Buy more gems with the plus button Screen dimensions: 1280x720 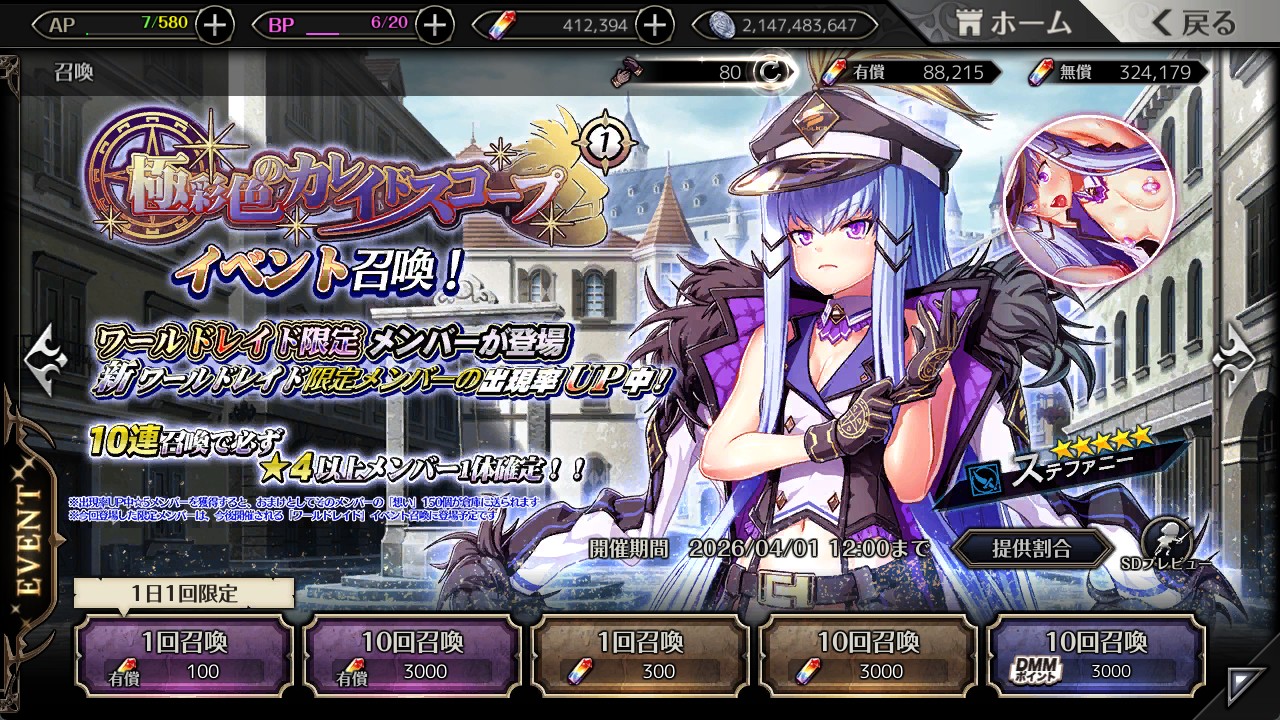point(654,25)
